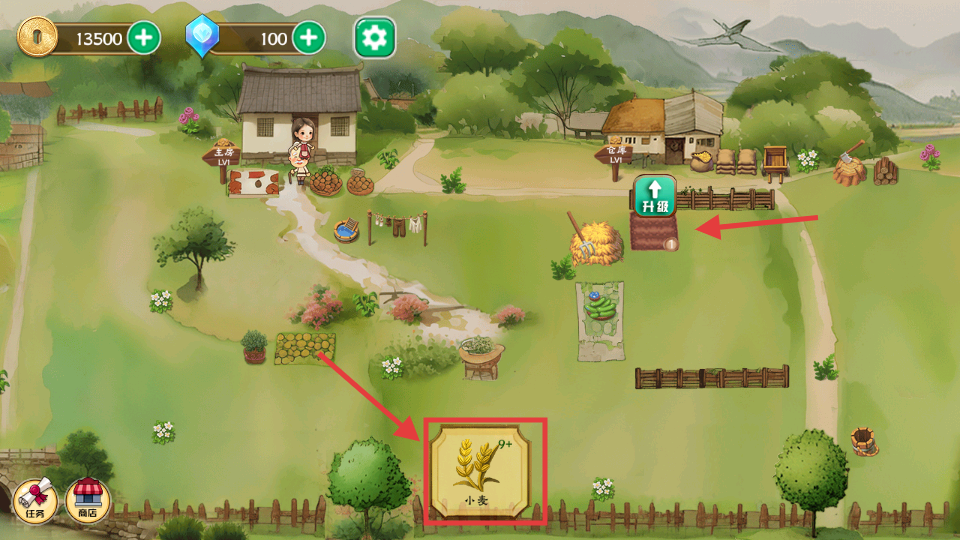Open the green gear settings menu
This screenshot has width=960, height=540.
[375, 39]
